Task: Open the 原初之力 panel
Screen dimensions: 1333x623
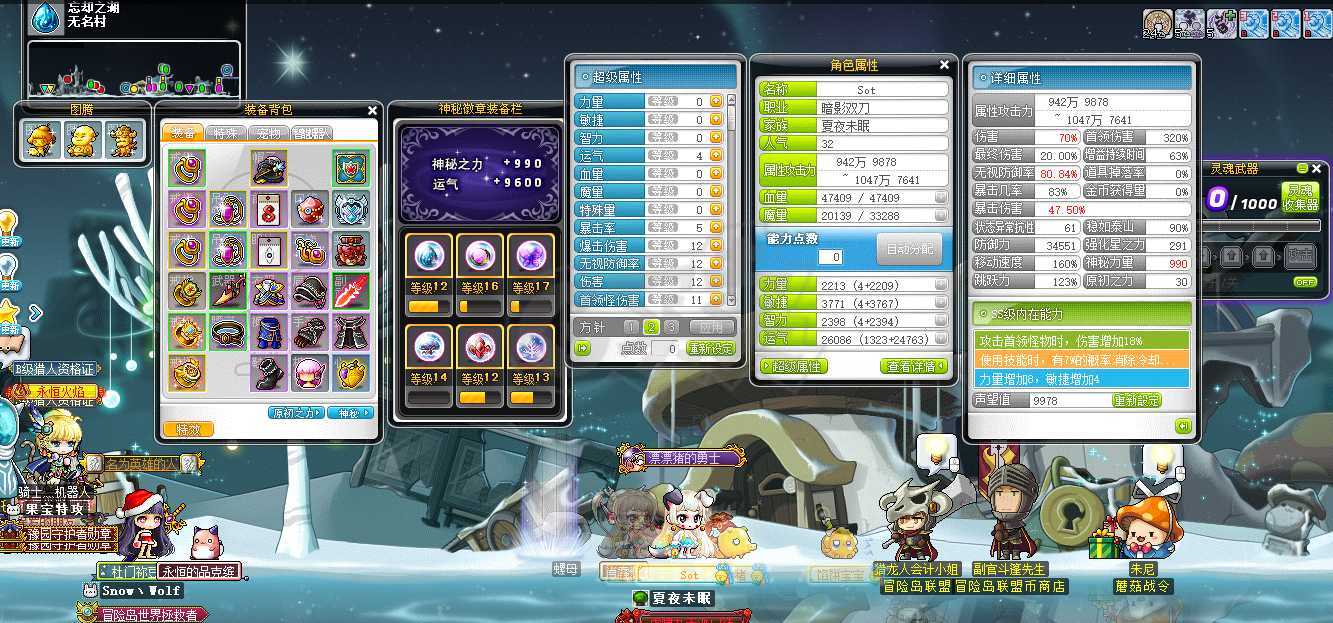Action: (295, 413)
